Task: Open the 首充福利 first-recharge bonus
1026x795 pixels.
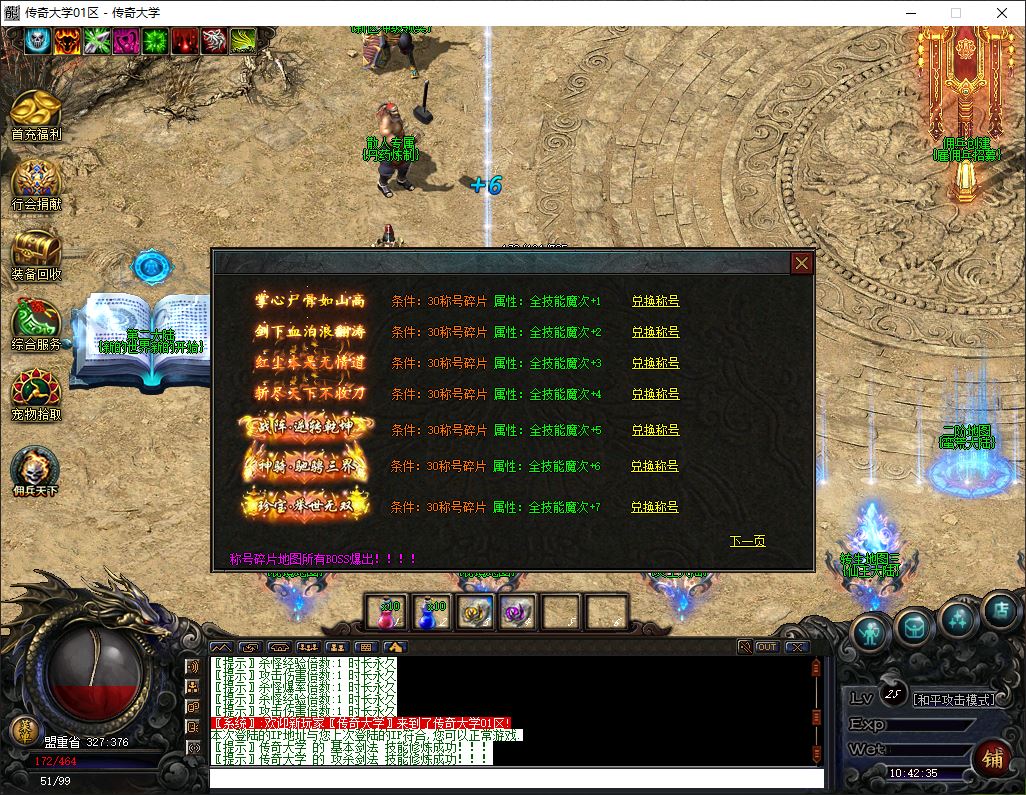Action: tap(36, 113)
